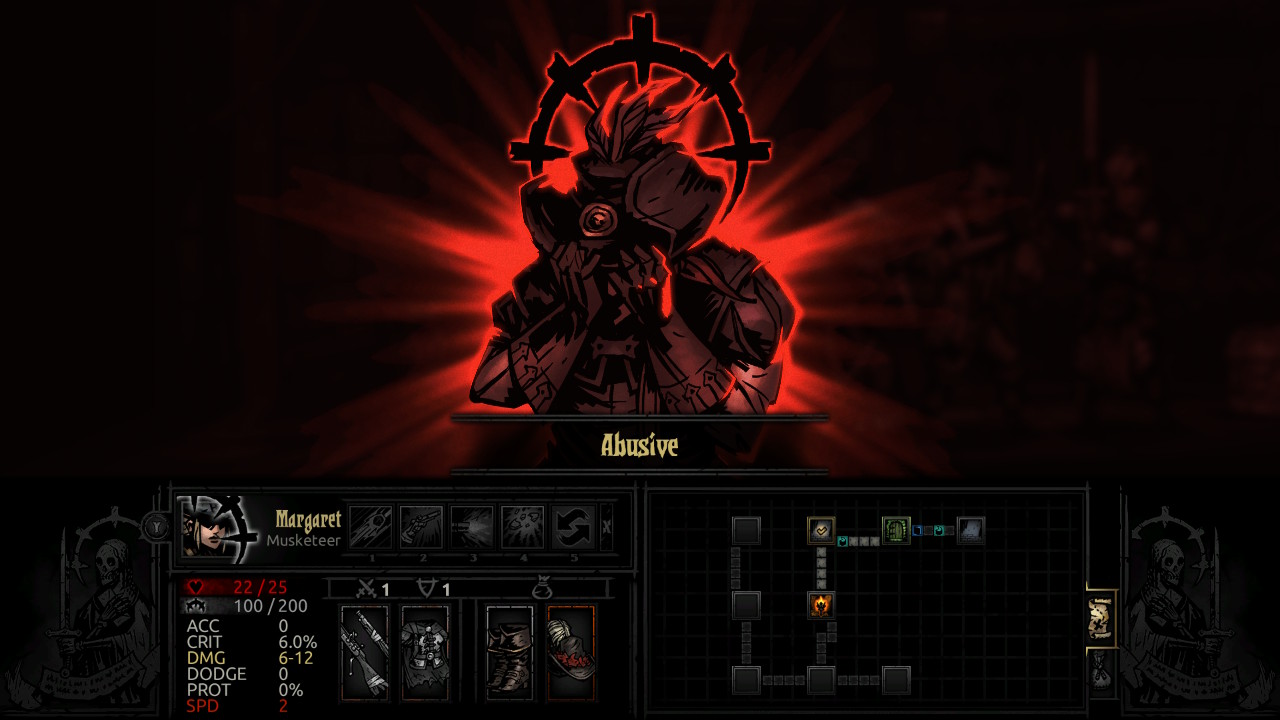1280x720 pixels.
Task: Click the shield guard indicator icon
Action: pos(426,587)
